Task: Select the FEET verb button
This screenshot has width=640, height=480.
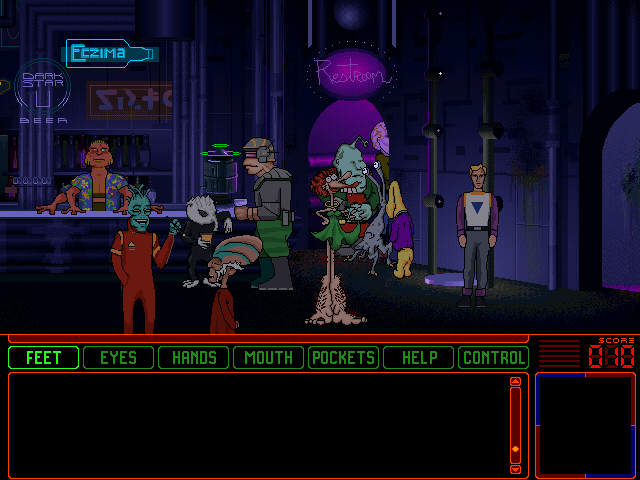Action: tap(43, 357)
